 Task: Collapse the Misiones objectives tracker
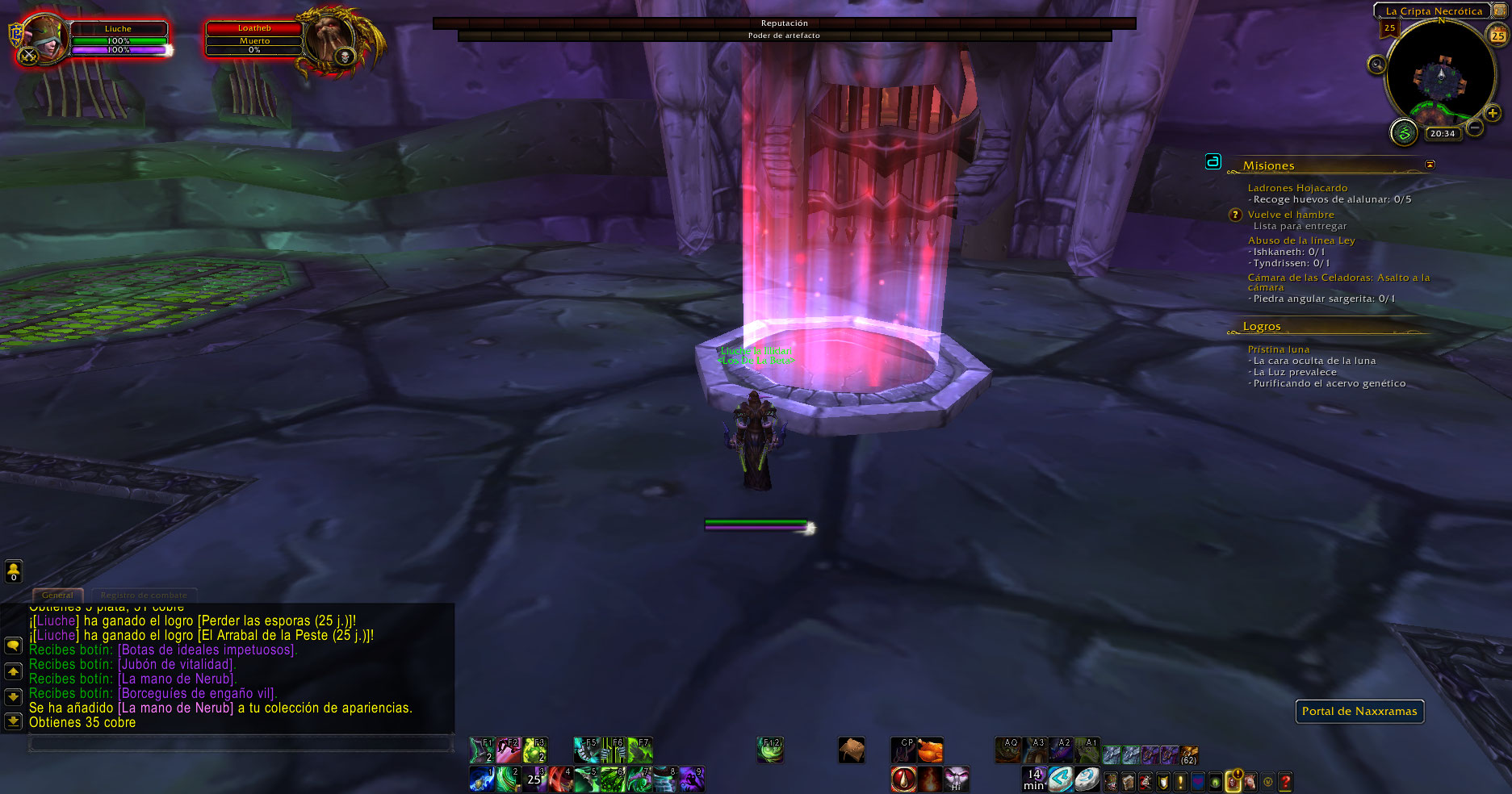click(1430, 165)
